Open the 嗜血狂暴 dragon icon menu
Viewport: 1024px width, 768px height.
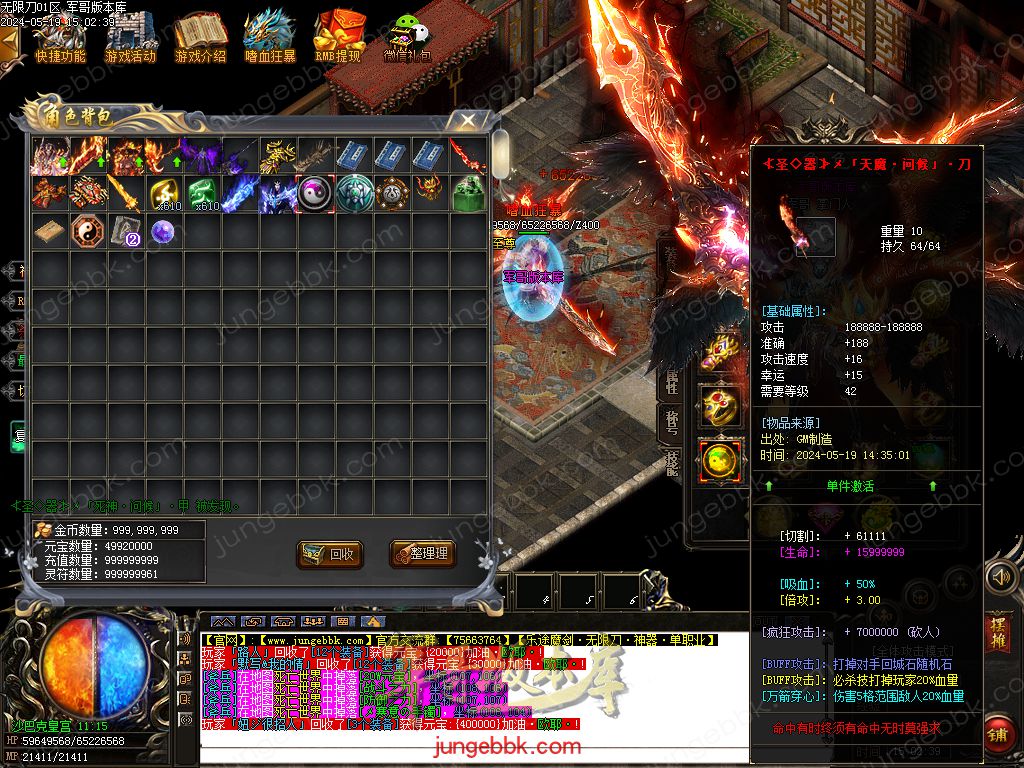[x=269, y=38]
